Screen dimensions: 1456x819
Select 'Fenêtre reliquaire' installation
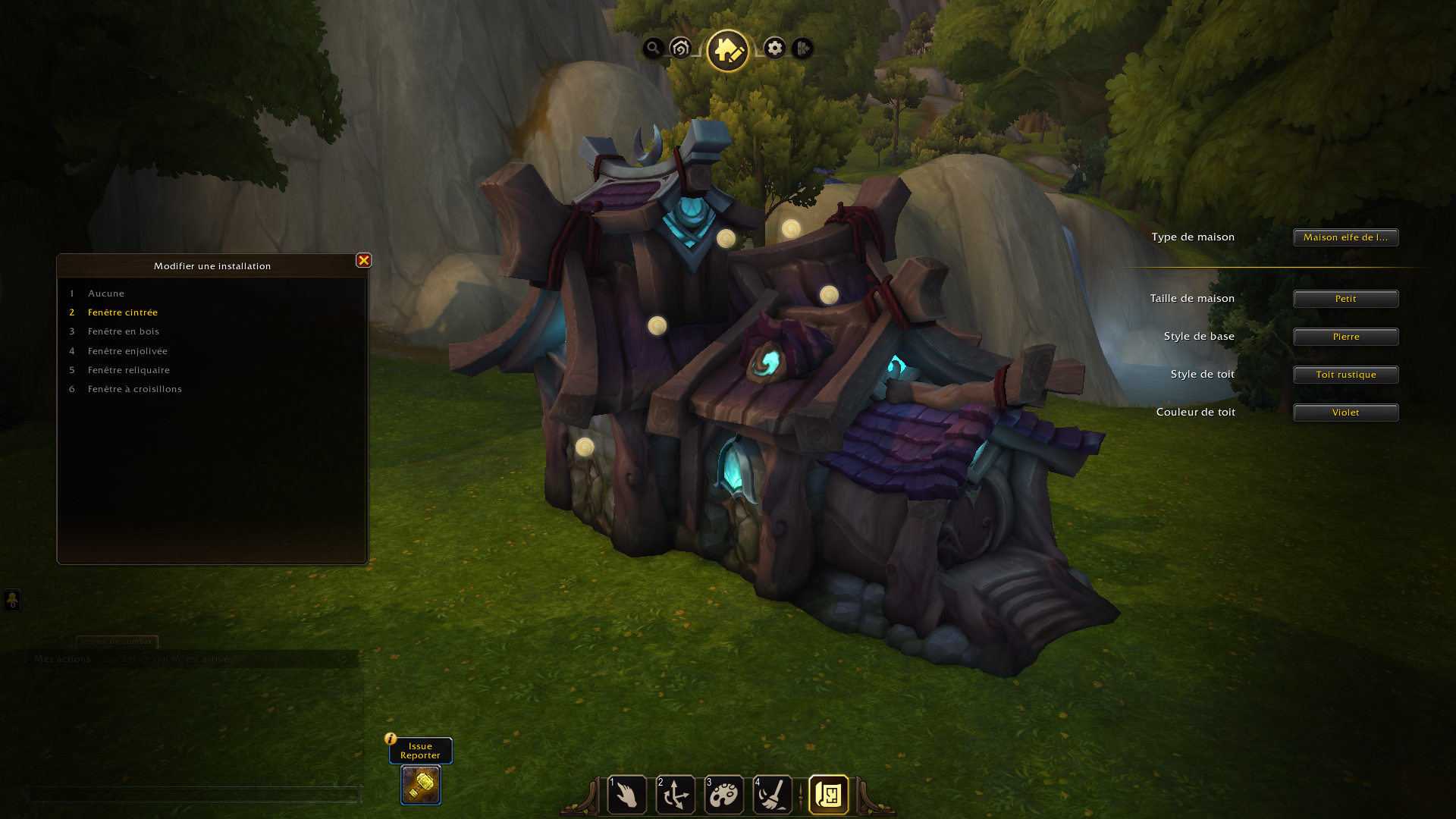coord(129,370)
